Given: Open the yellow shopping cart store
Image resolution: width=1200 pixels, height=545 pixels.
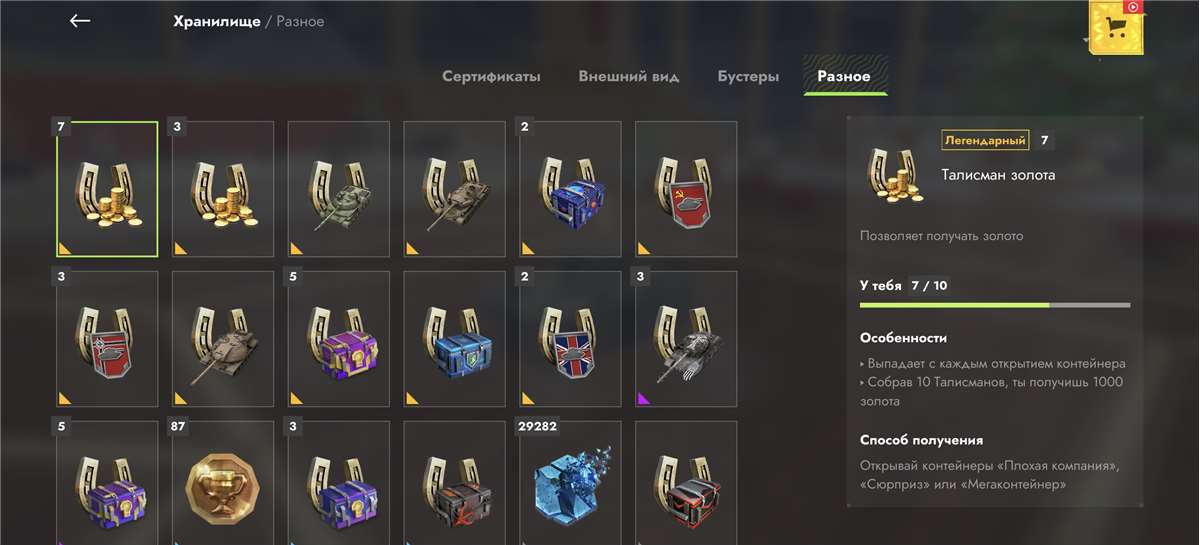Looking at the screenshot, I should (1117, 30).
